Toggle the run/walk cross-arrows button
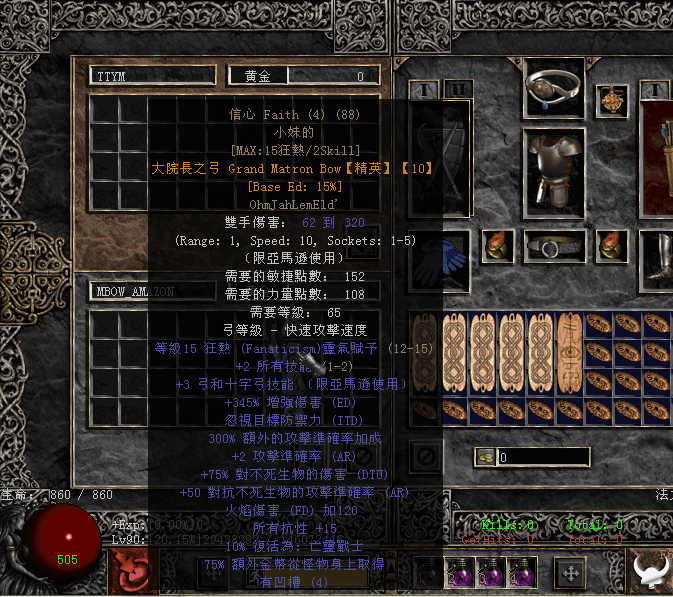Screen dimensions: 673x597 click(x=571, y=573)
